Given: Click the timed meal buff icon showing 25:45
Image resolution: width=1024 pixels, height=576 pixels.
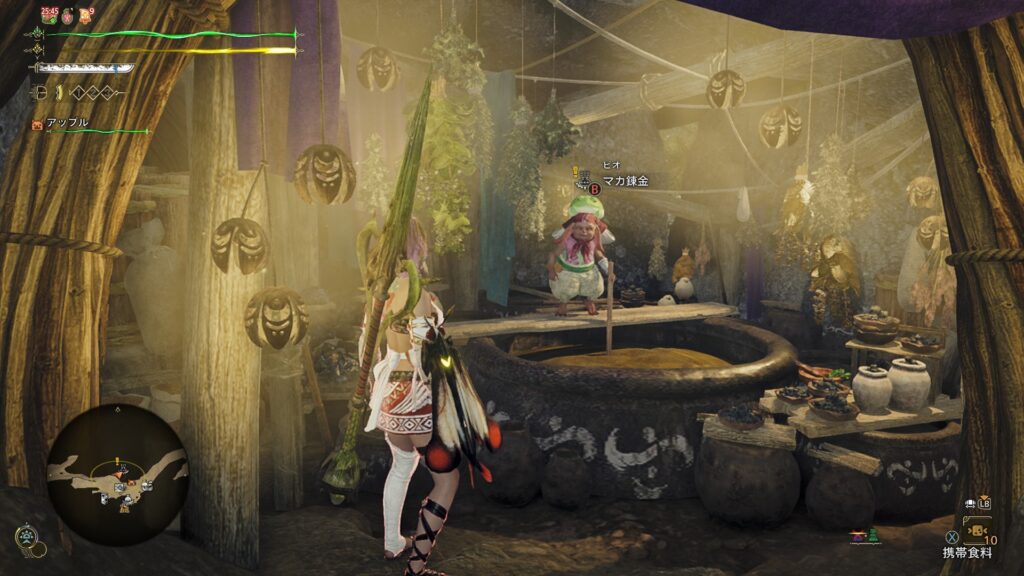Looking at the screenshot, I should point(48,14).
